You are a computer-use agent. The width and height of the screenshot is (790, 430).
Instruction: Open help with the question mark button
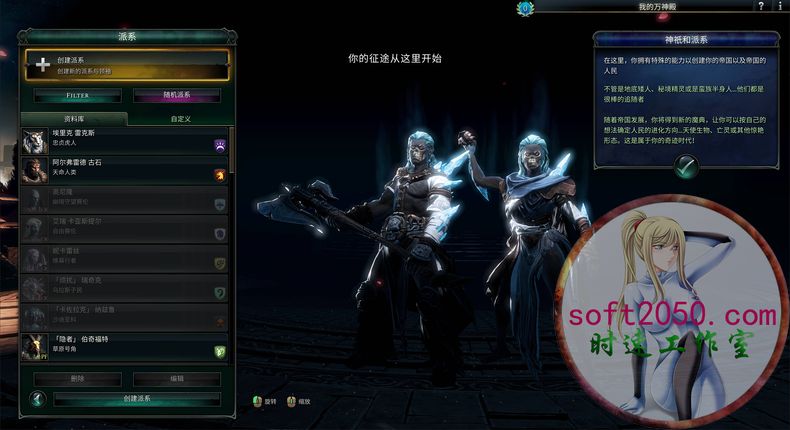coord(762,7)
